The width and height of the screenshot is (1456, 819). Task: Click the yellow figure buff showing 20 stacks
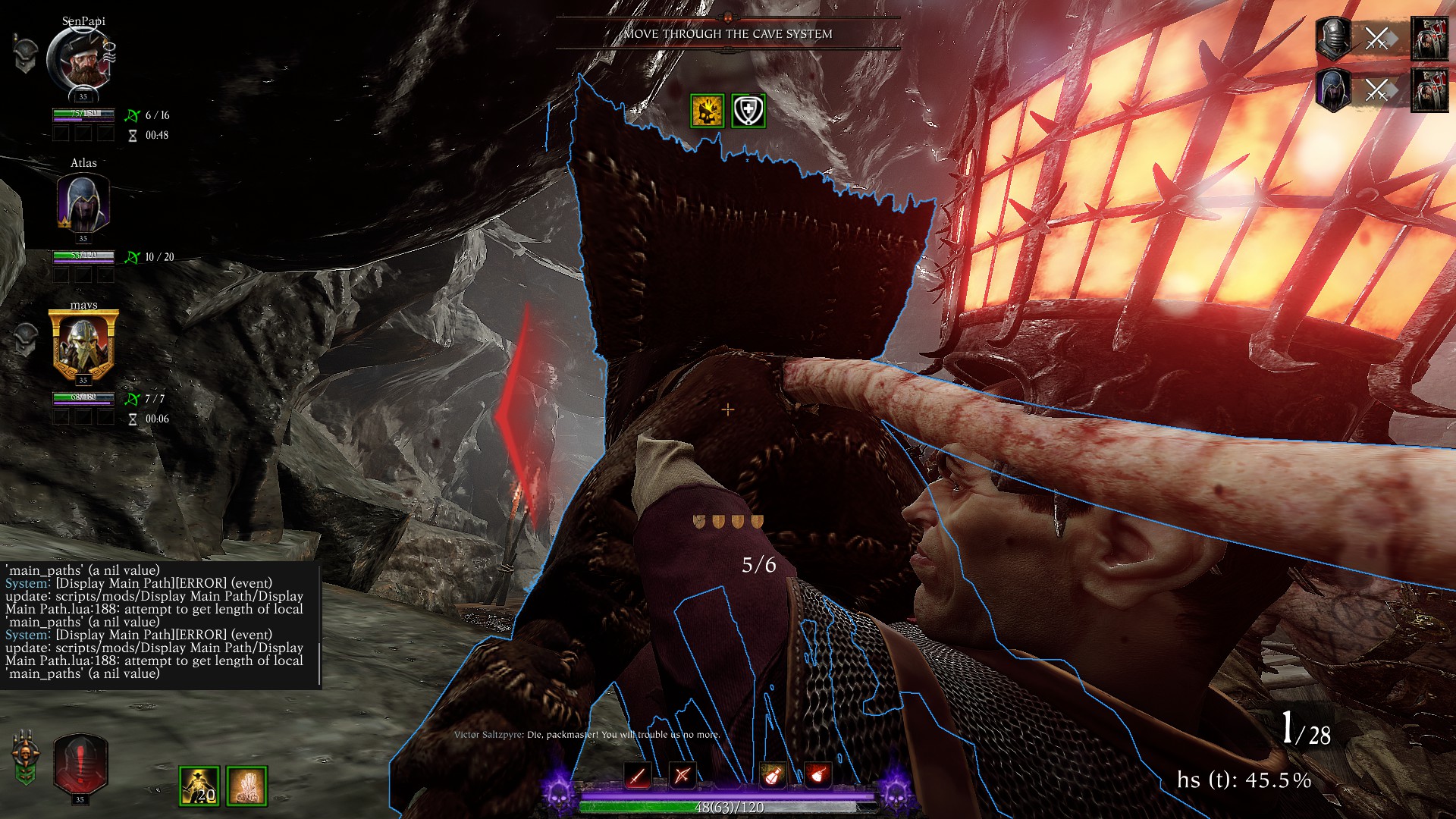point(199,786)
